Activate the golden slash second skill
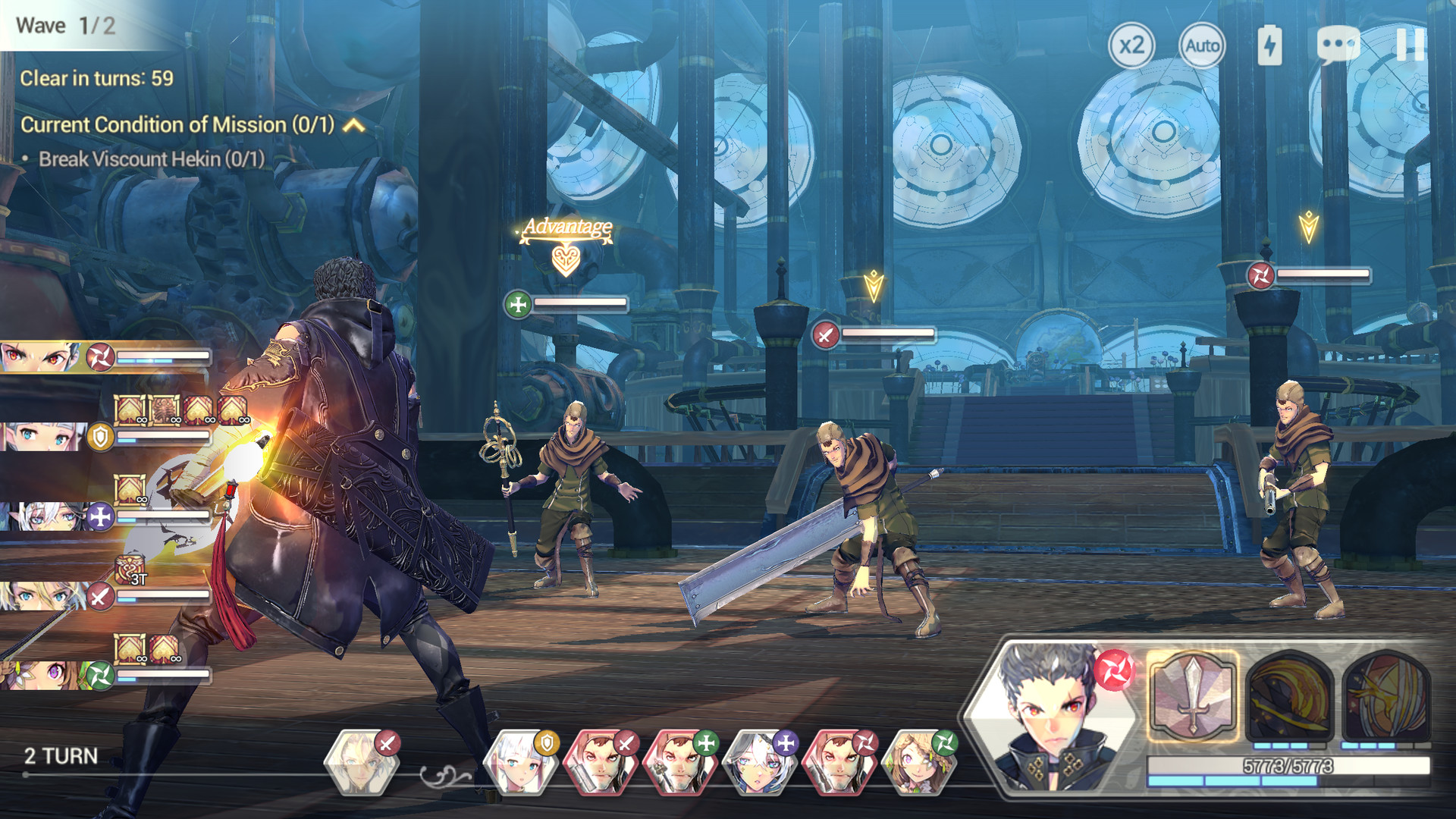This screenshot has width=1456, height=819. coord(1289,695)
